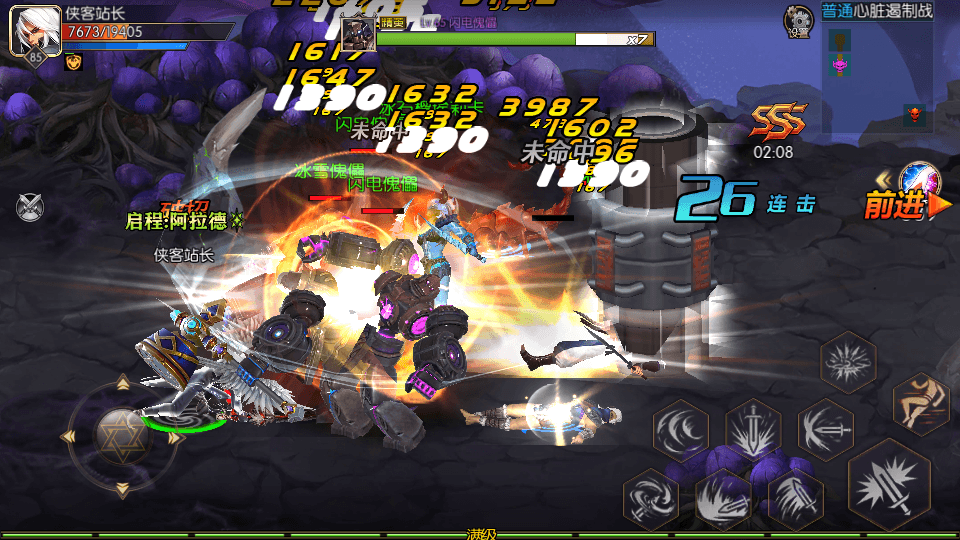
Task: Open the 设置 gear settings button
Action: (x=798, y=20)
